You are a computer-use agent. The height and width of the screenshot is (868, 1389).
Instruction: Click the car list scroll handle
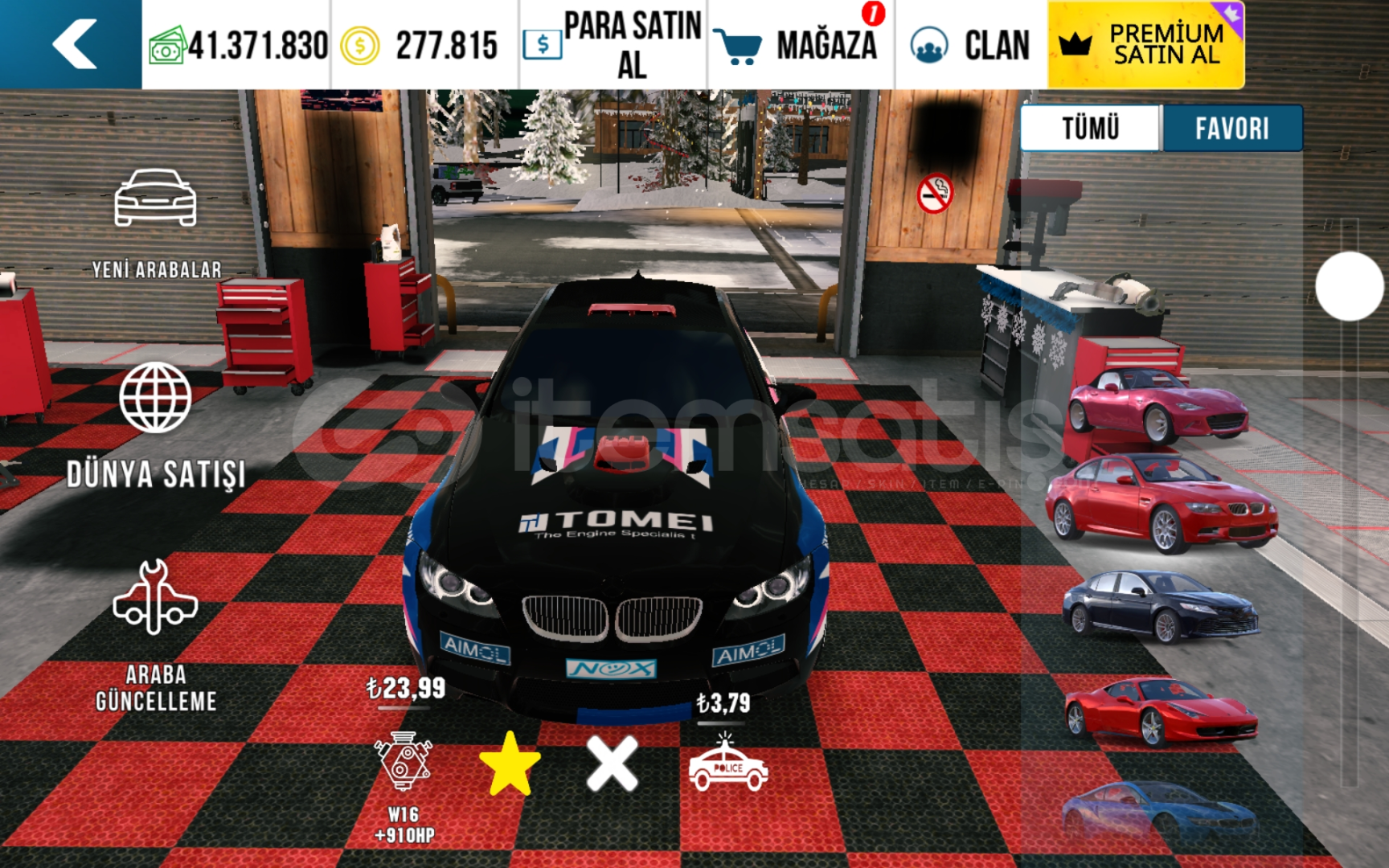[1349, 286]
